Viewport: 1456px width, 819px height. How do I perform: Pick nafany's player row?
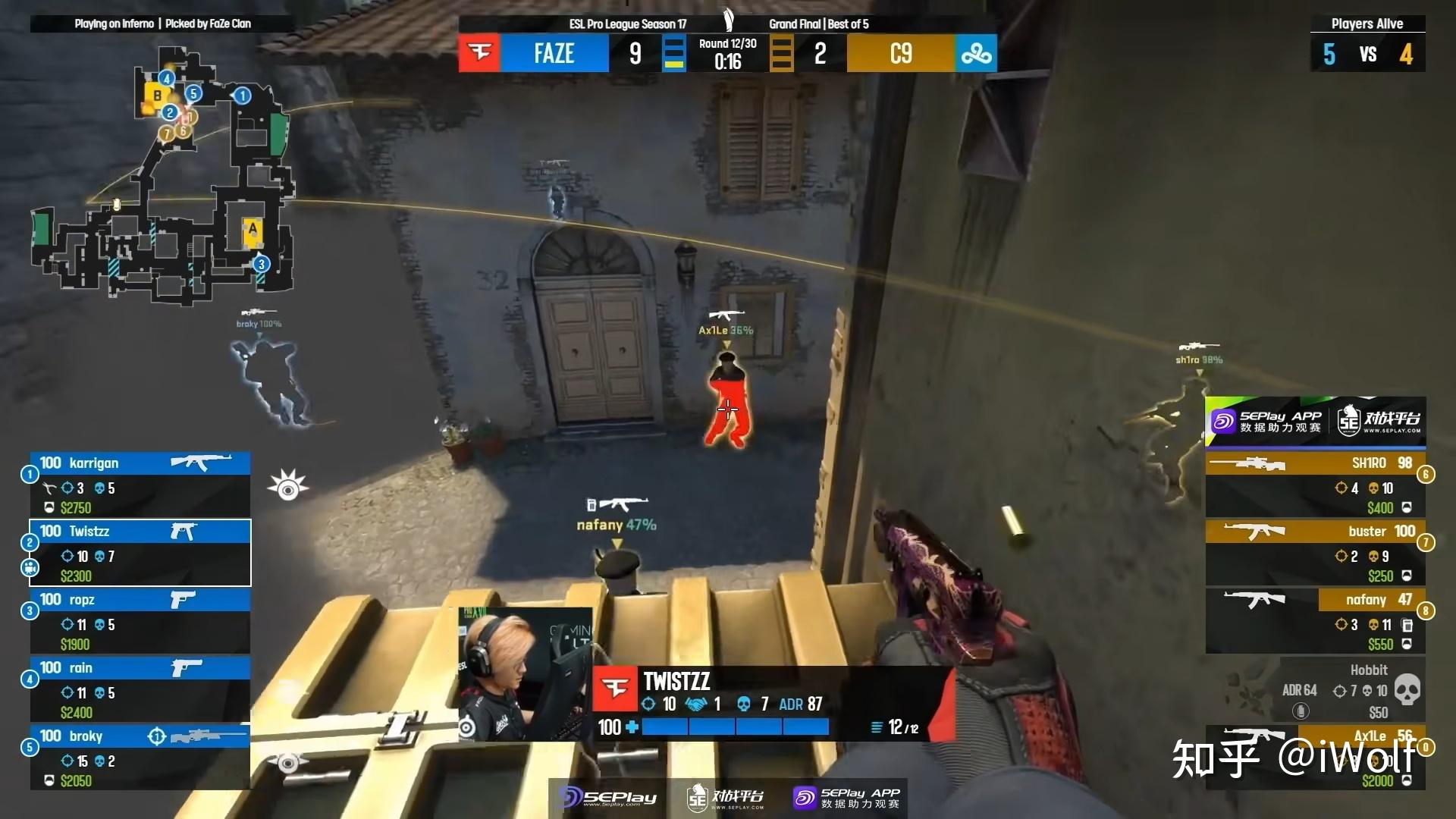1316,621
